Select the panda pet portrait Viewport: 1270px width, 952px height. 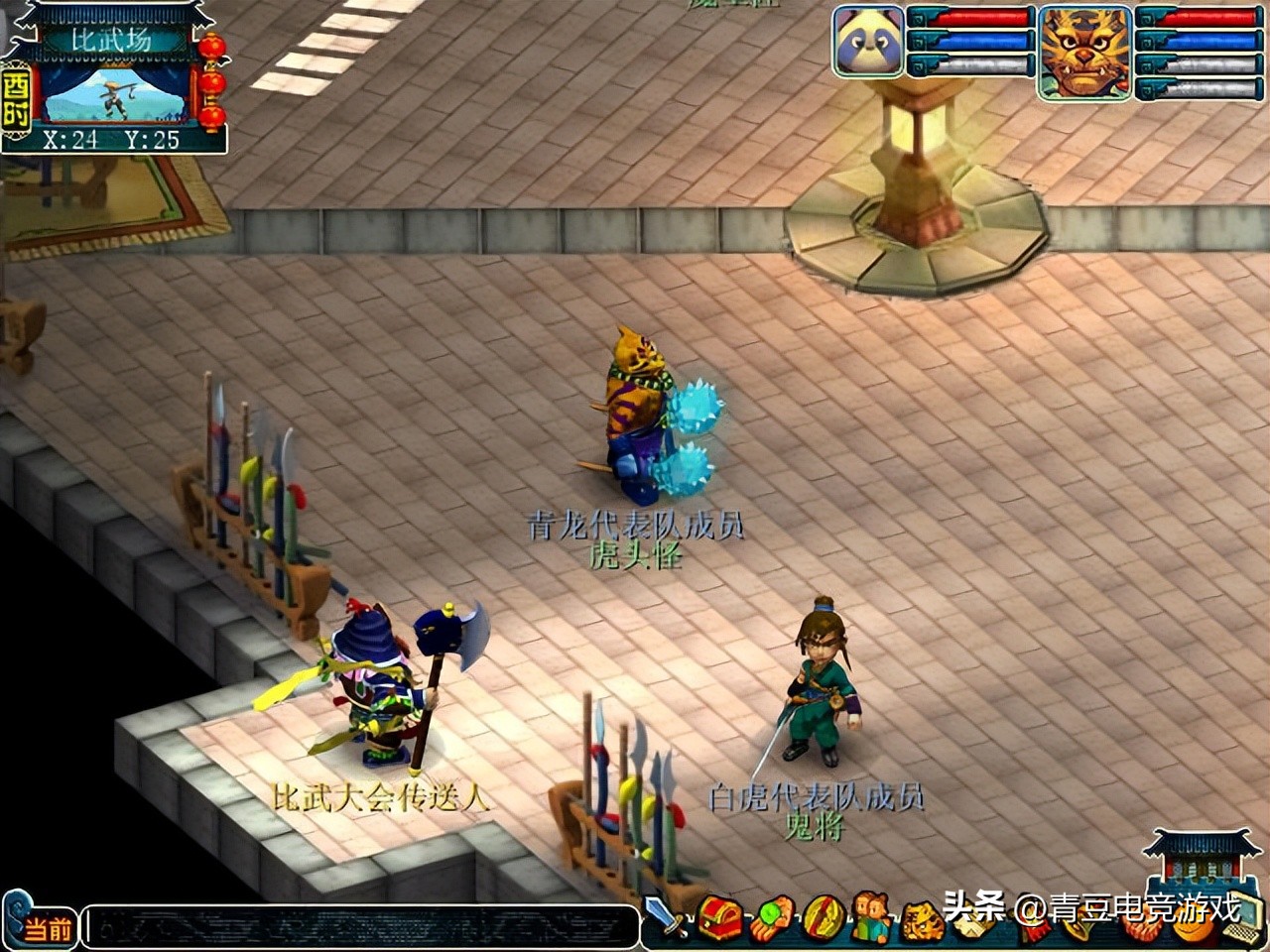click(868, 42)
